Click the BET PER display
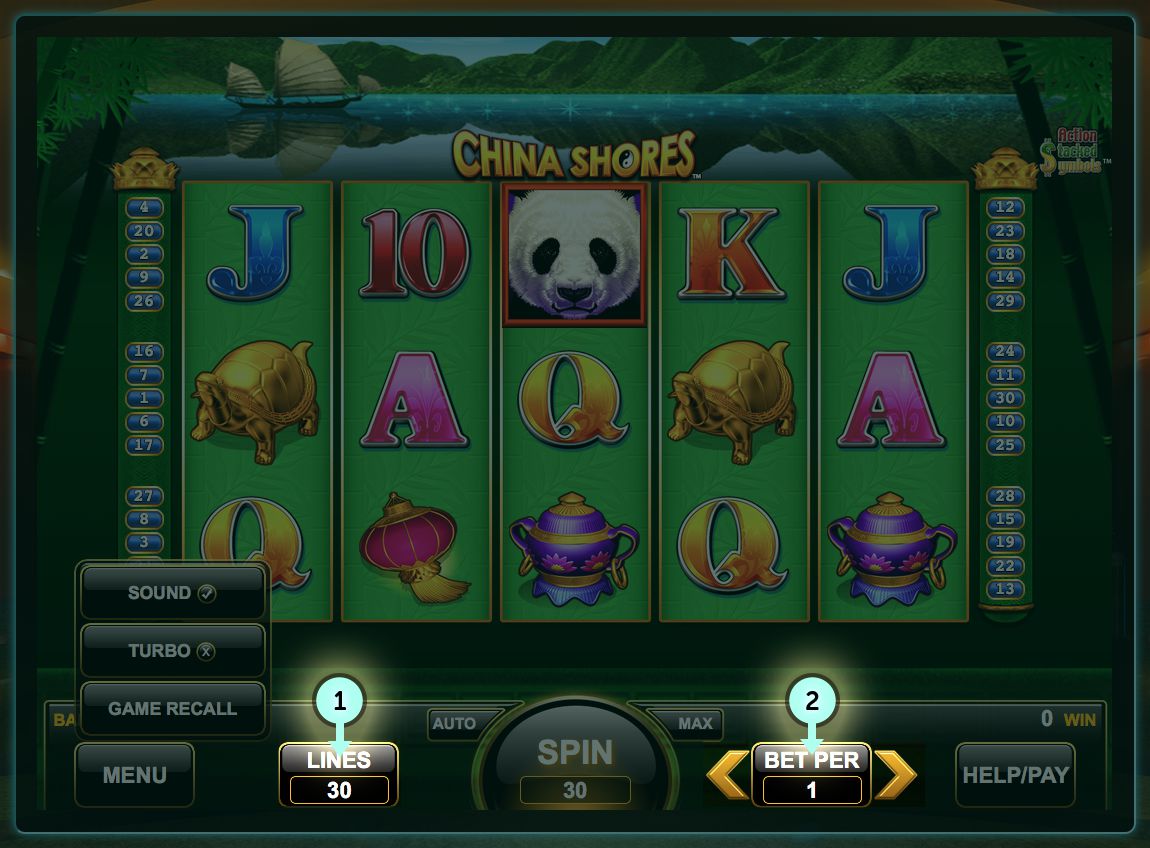Screen dimensions: 1150x848 [811, 775]
